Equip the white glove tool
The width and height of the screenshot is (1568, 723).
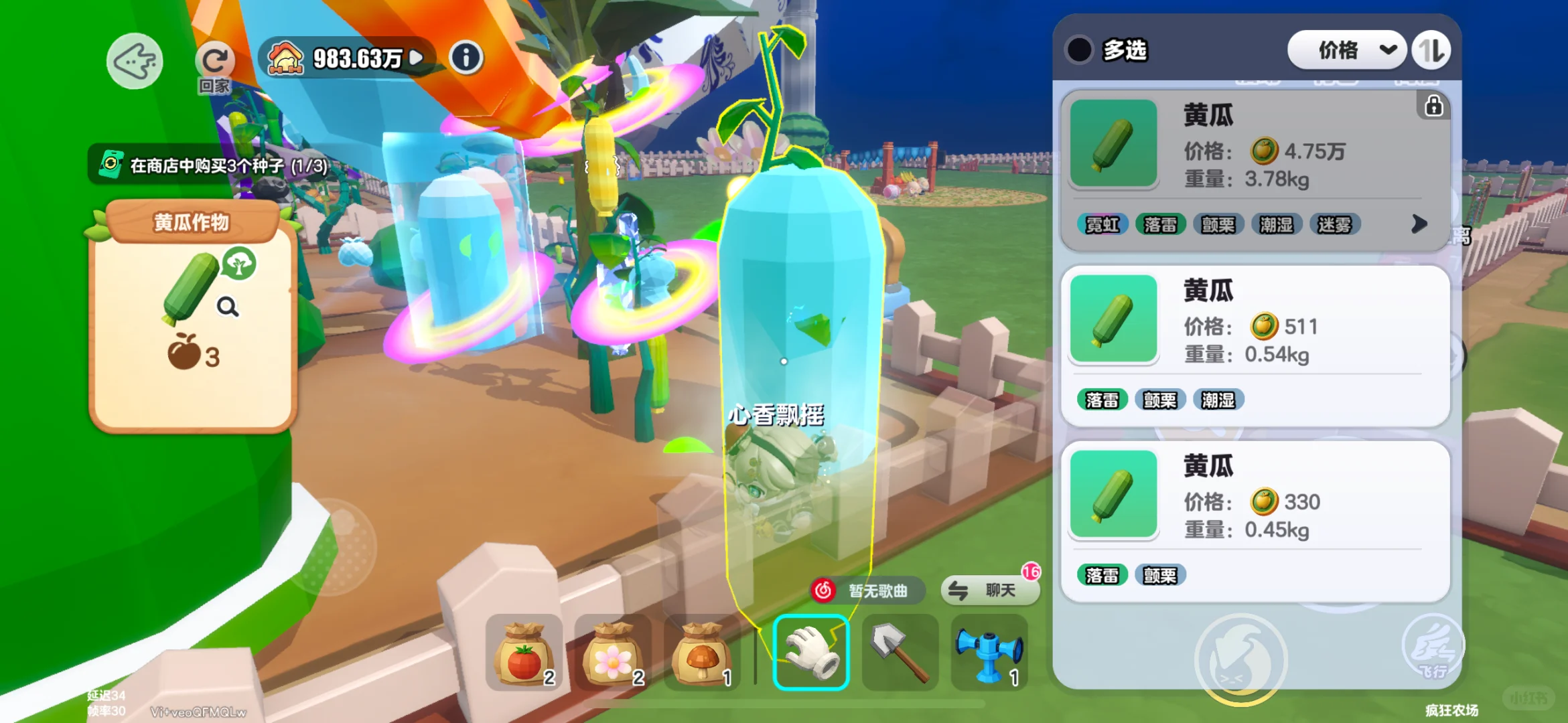(811, 652)
